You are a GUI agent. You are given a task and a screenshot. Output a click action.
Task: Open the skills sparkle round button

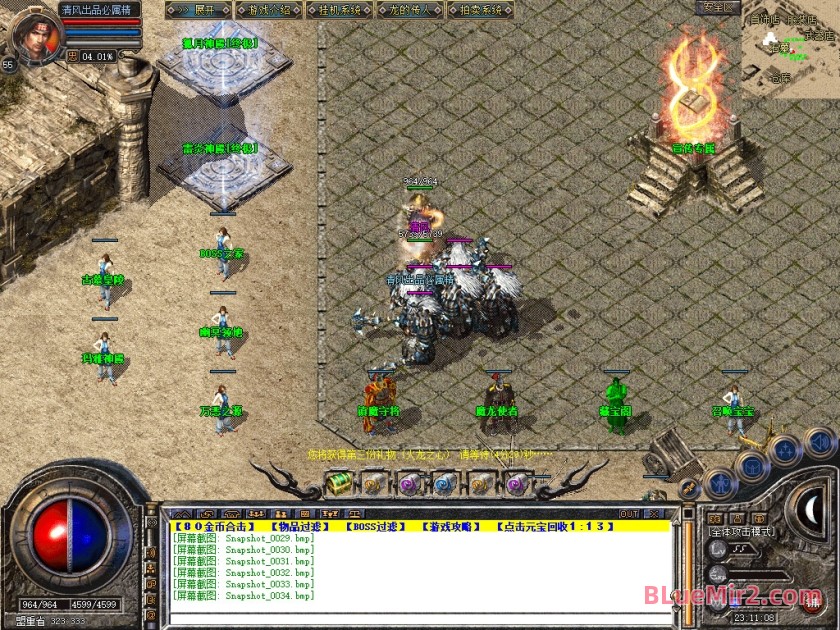coord(785,450)
